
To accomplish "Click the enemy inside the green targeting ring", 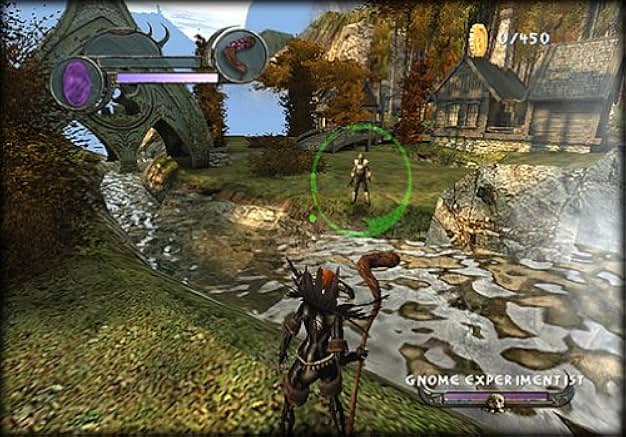I will 360,179.
